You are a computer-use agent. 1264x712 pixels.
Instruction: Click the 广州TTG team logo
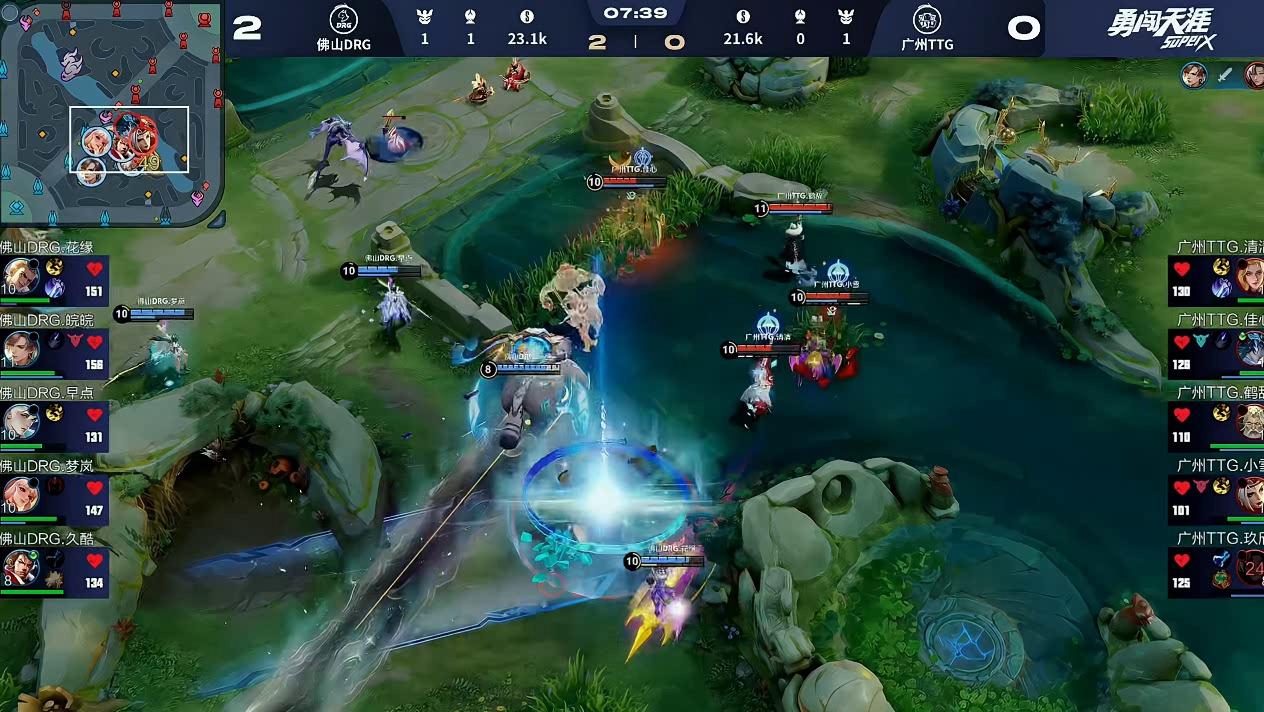[926, 19]
